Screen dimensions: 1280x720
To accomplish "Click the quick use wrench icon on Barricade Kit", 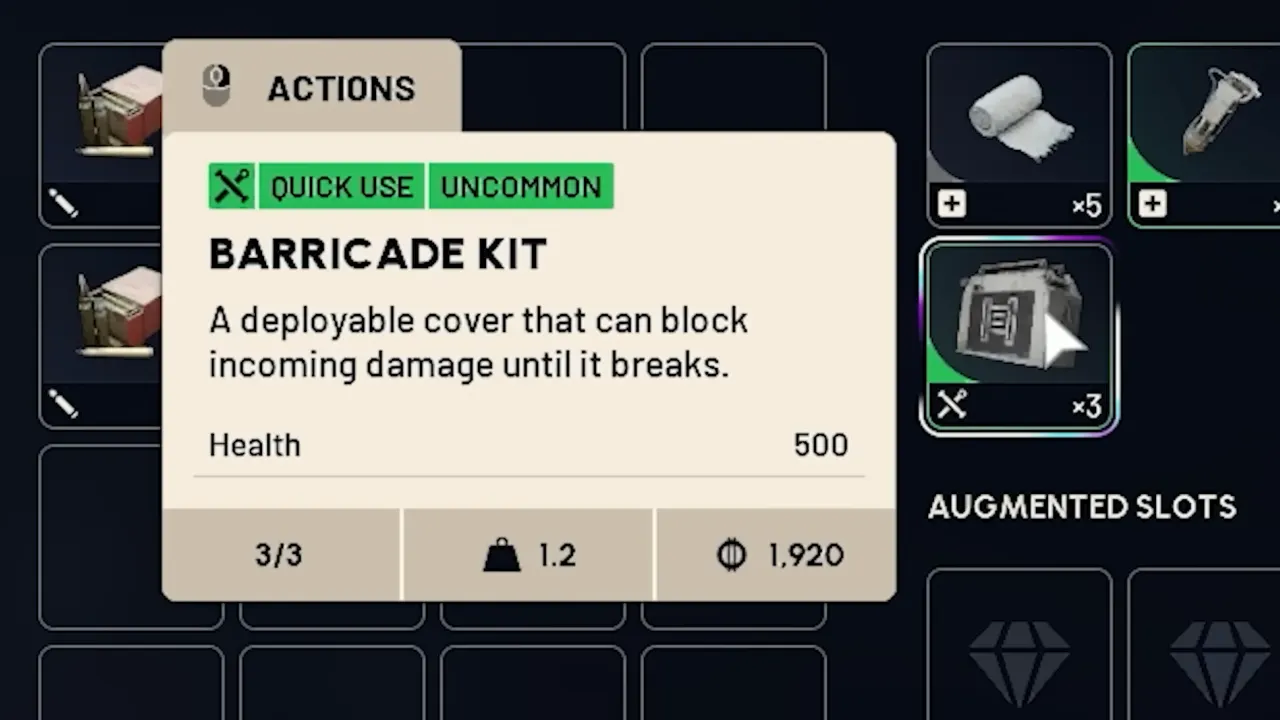I will coord(951,404).
